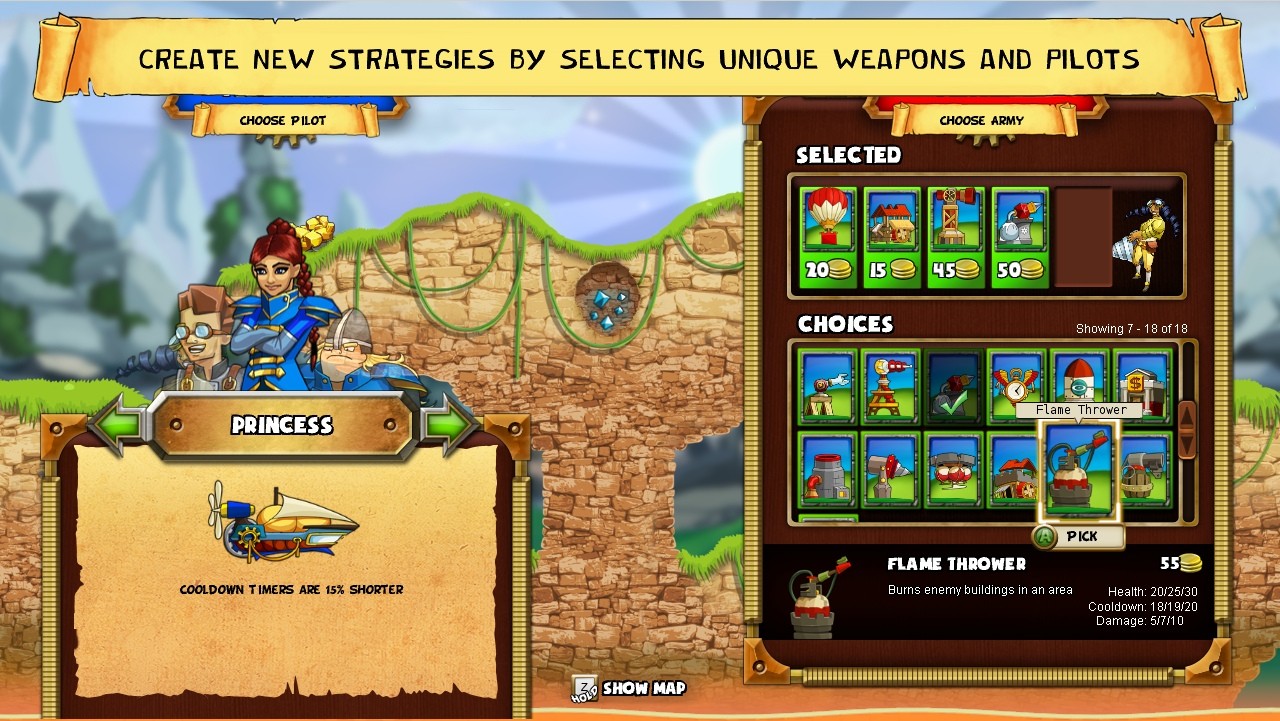Select the winged clock item
This screenshot has height=721, width=1280.
tap(1014, 385)
